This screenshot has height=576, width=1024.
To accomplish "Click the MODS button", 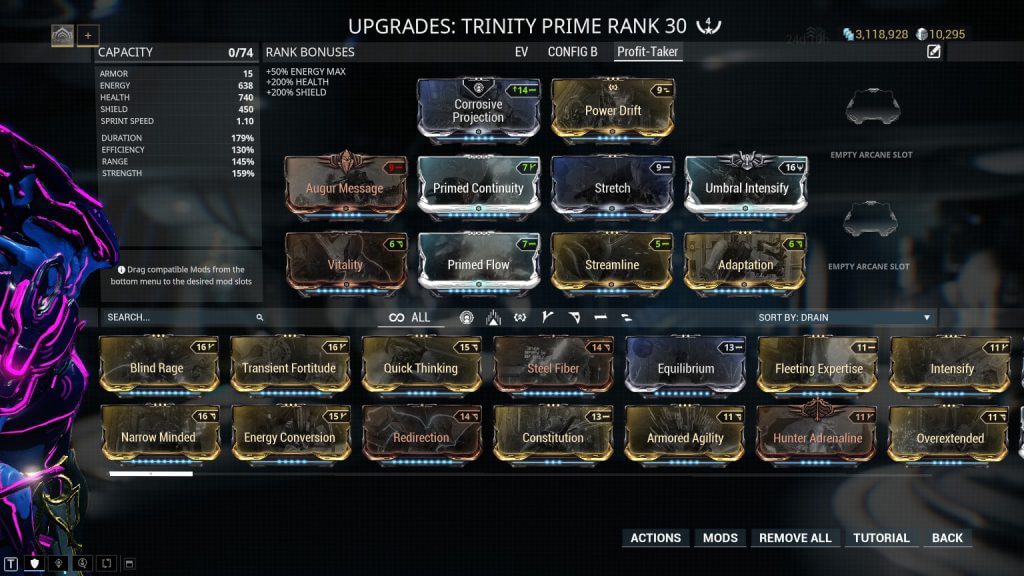I will [720, 538].
